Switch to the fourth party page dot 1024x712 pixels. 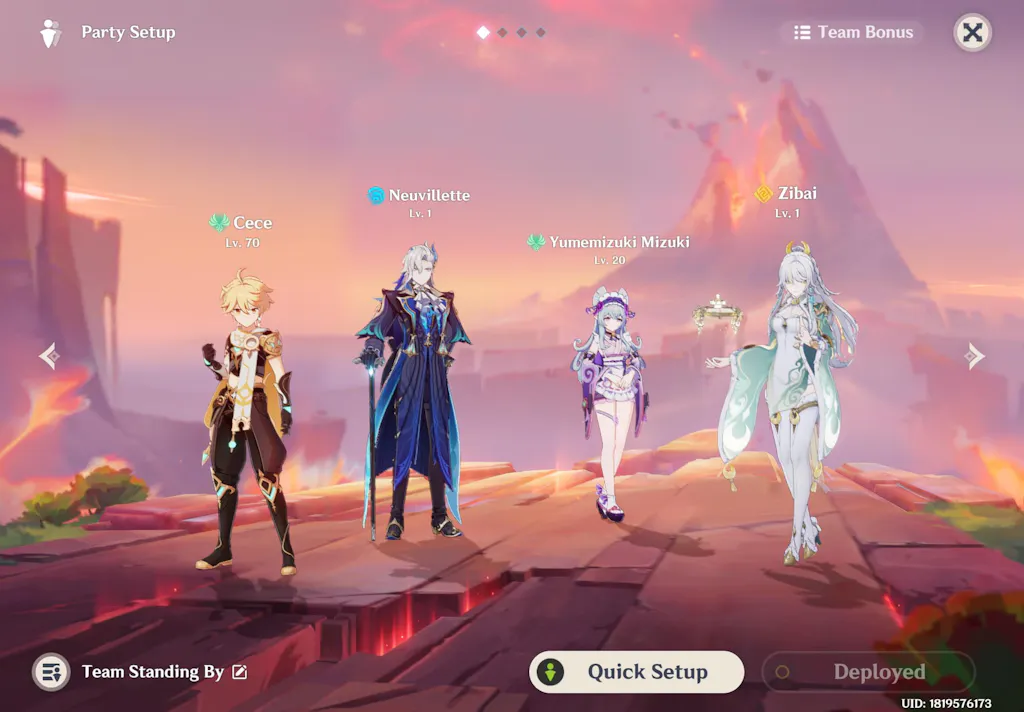541,33
